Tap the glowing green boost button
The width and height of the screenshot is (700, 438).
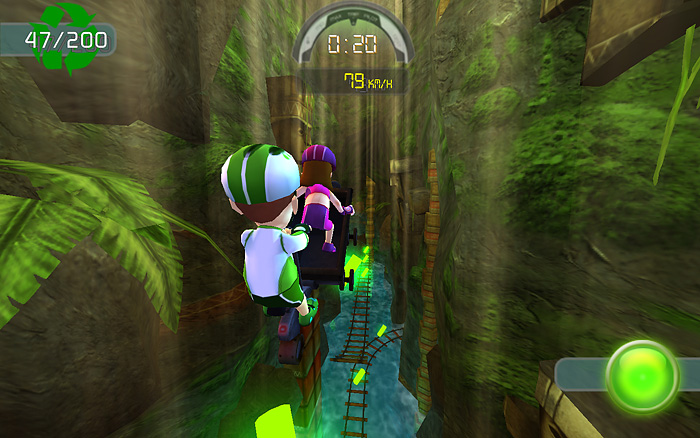point(642,376)
